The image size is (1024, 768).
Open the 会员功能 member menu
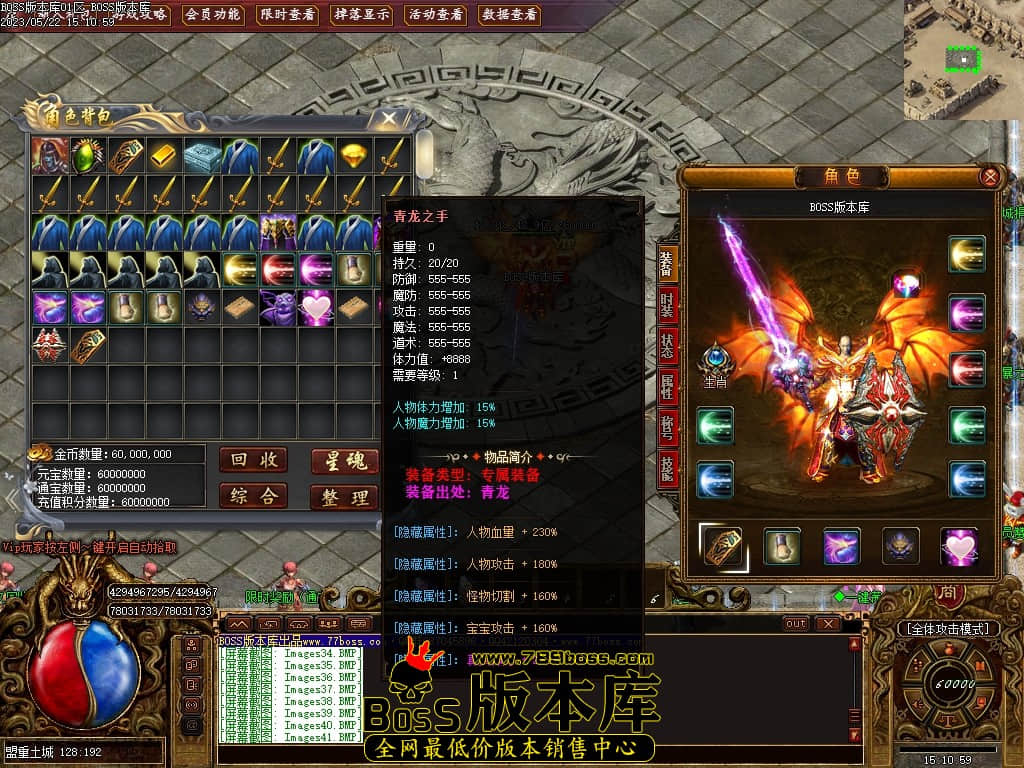(x=213, y=15)
